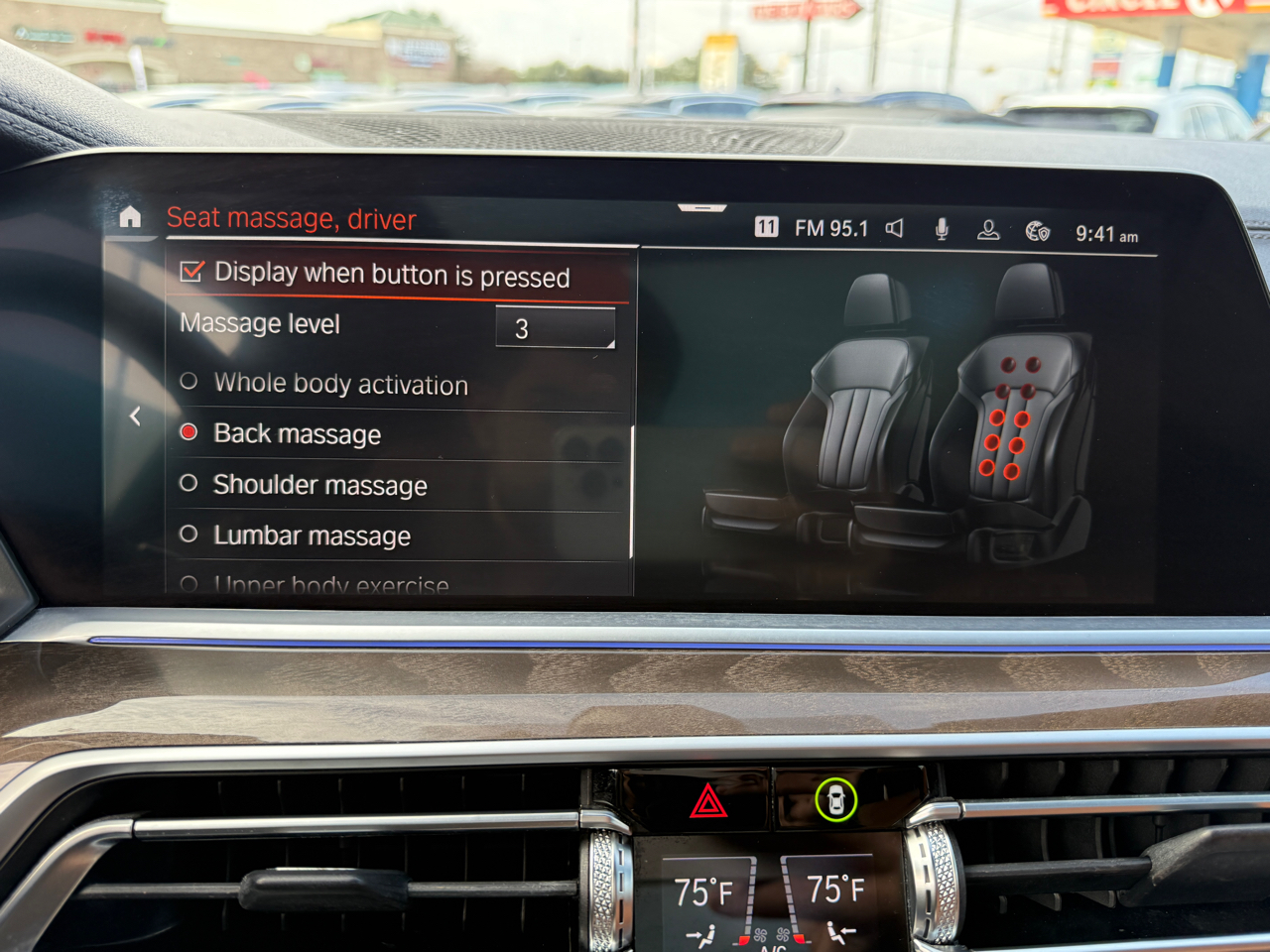Image resolution: width=1270 pixels, height=952 pixels.
Task: Open the FM 95.1 radio status
Action: pos(830,229)
